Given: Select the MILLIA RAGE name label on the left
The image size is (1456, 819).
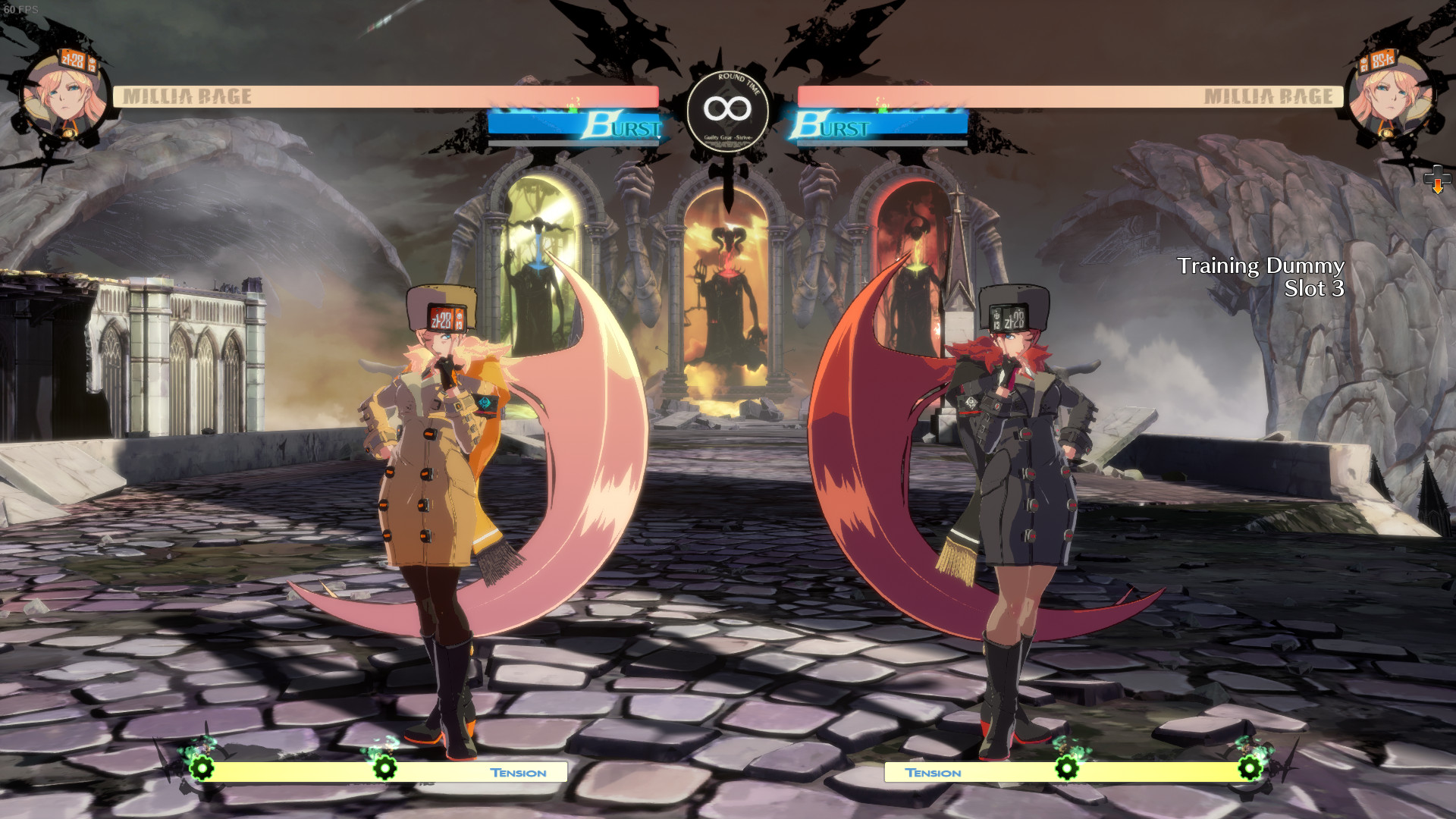Looking at the screenshot, I should pyautogui.click(x=188, y=96).
